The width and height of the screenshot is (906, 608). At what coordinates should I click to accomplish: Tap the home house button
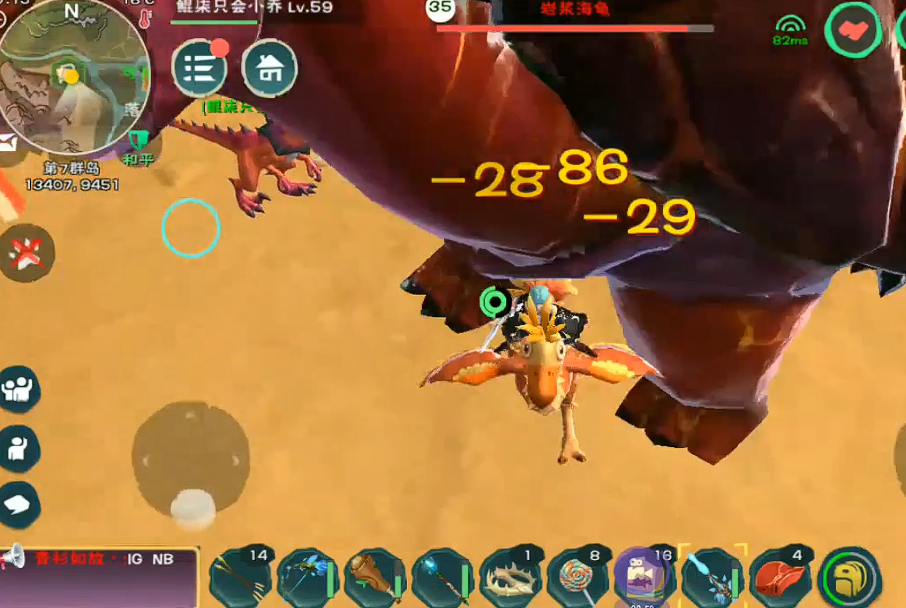[269, 68]
